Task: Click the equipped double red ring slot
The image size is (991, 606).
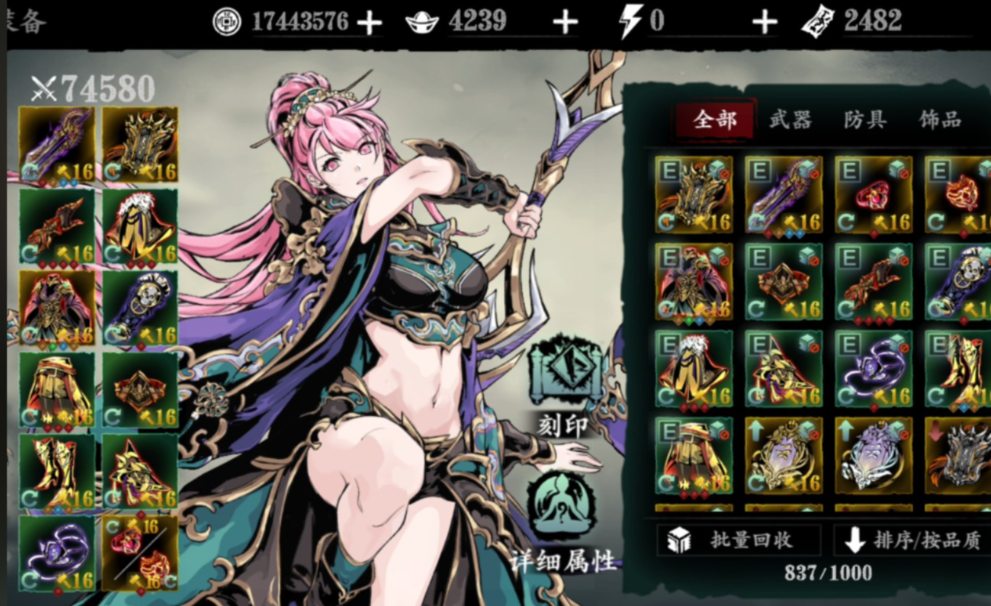Action: pyautogui.click(x=139, y=553)
